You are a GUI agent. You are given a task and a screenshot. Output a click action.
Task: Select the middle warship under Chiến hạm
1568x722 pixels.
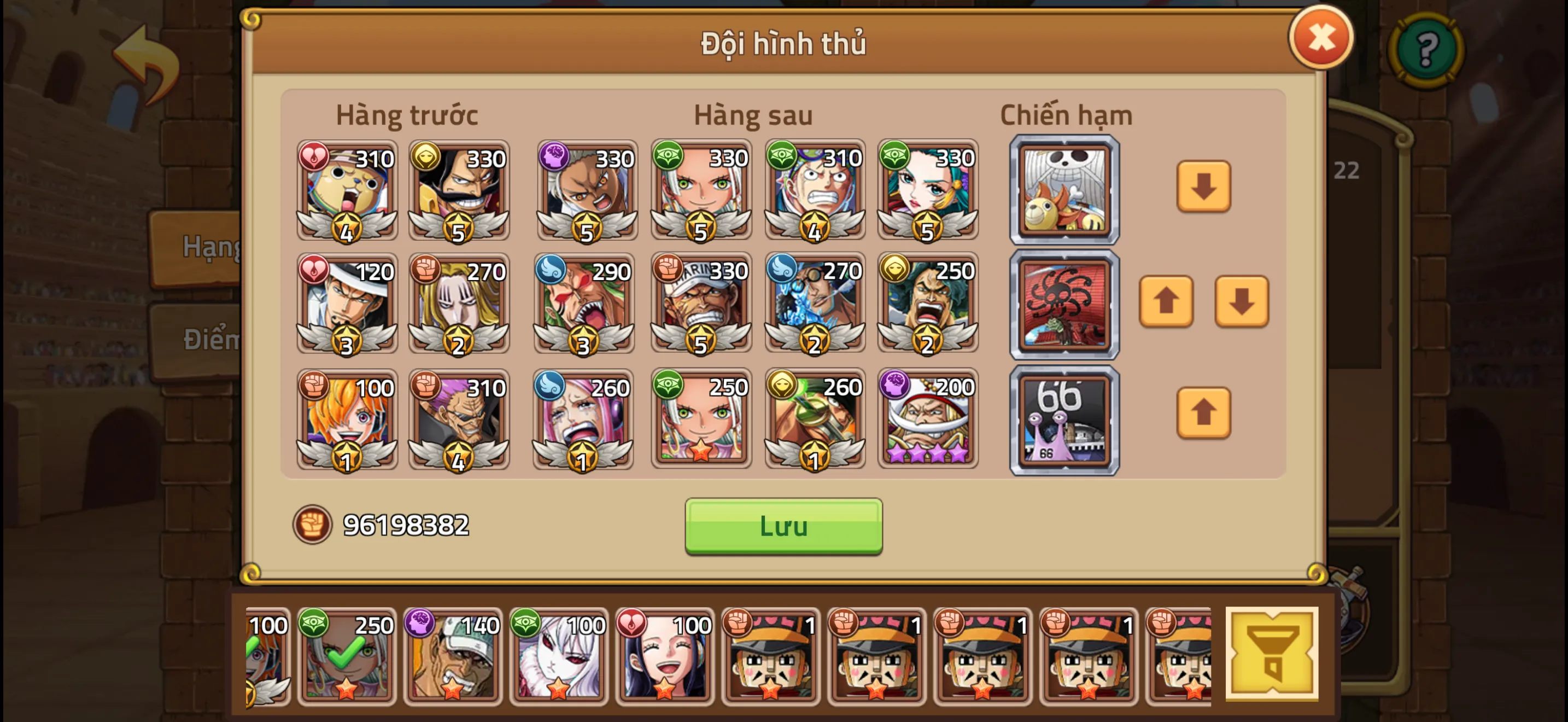(x=1064, y=303)
